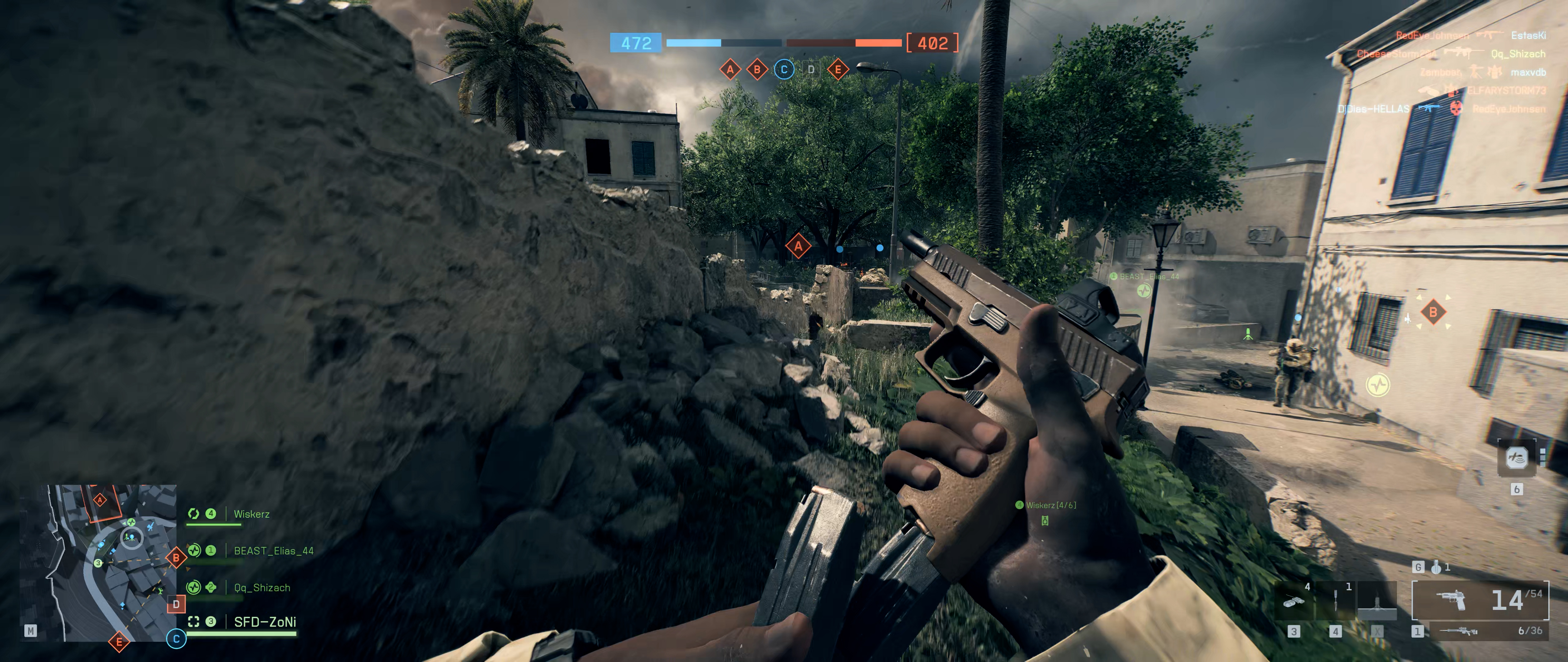Click the grenade icon above the weapon panel

(x=1437, y=567)
